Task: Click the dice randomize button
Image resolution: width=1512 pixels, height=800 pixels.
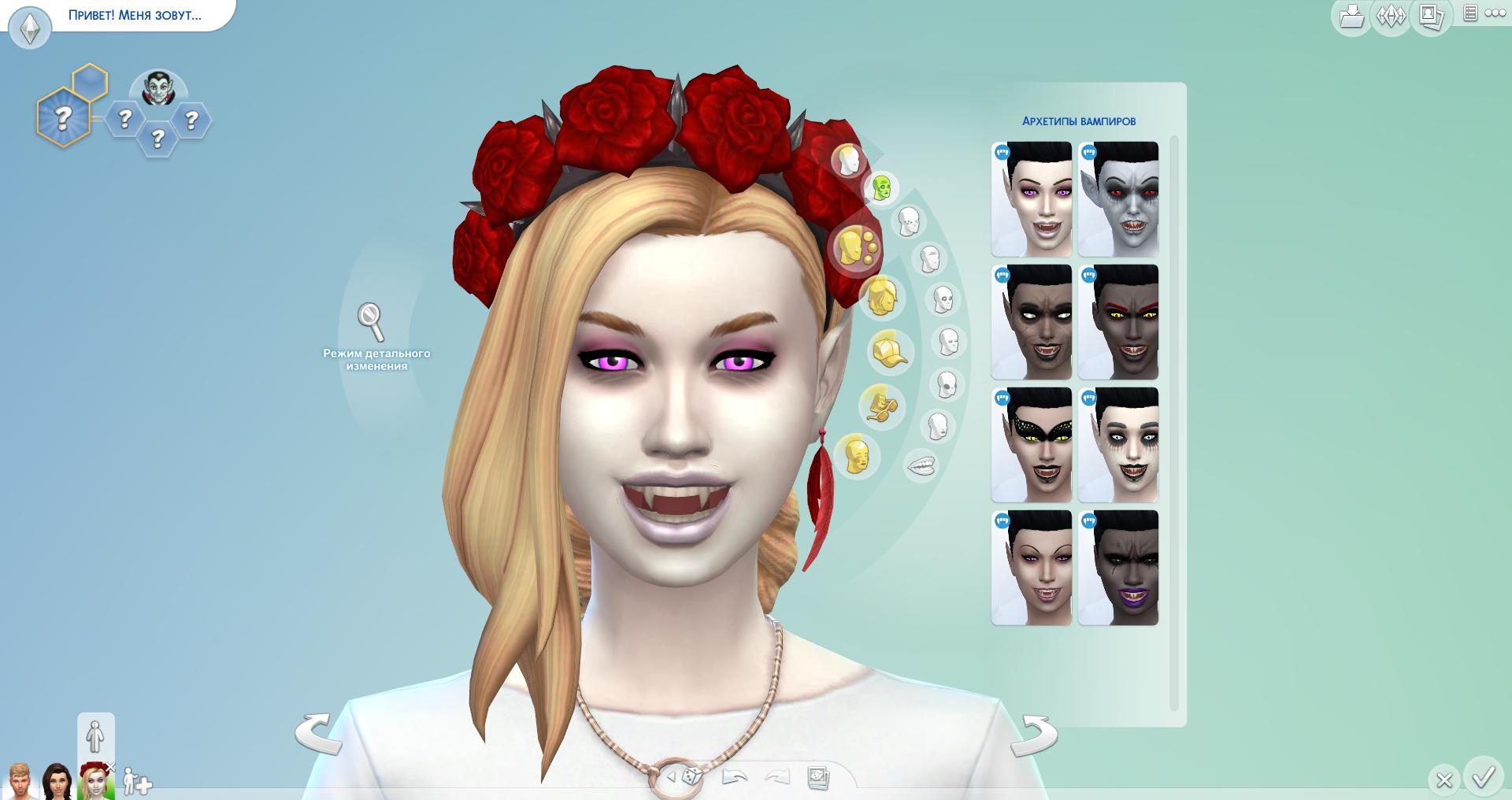Action: pos(691,777)
